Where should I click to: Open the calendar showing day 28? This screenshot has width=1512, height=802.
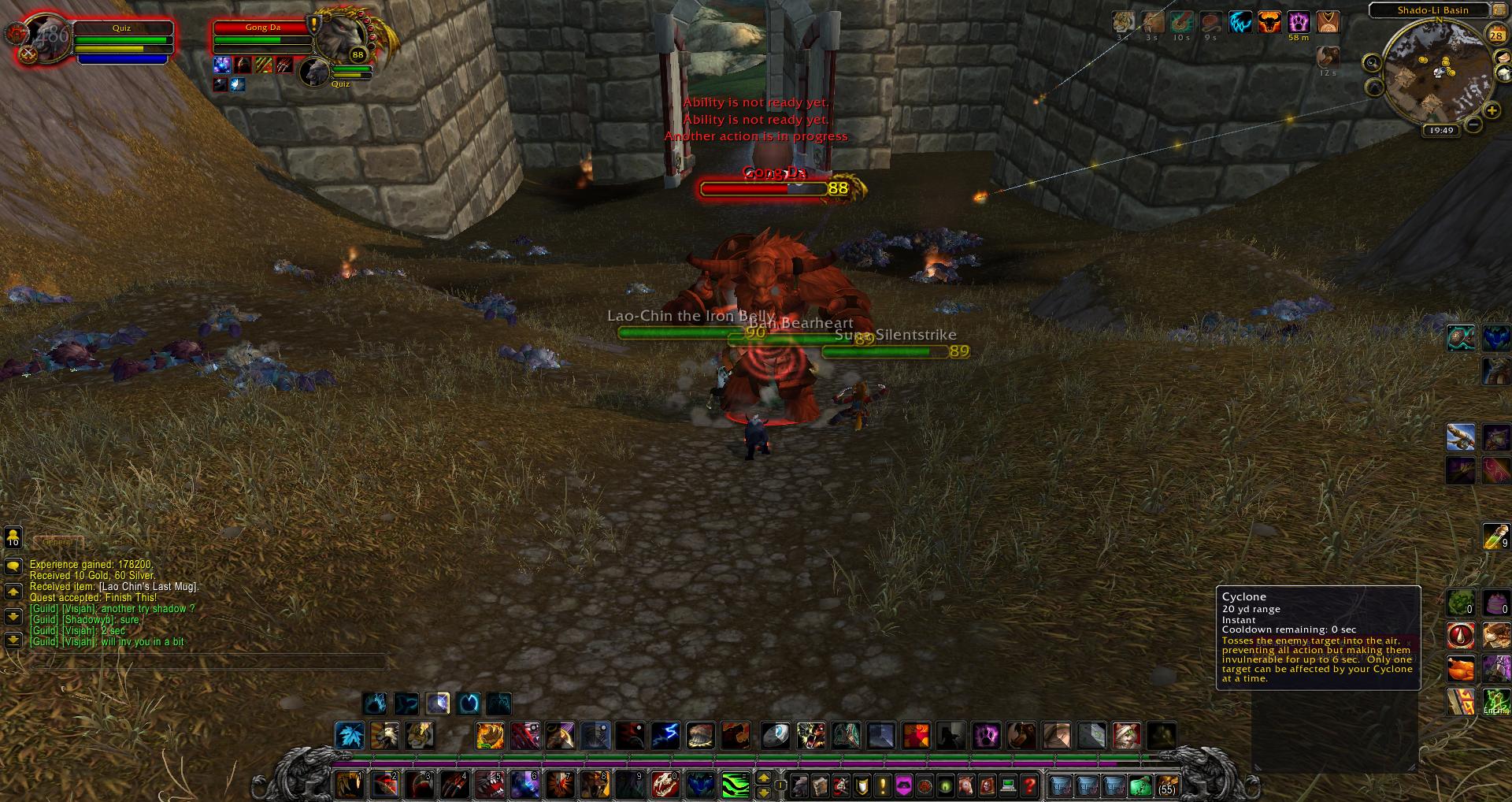click(x=1495, y=35)
